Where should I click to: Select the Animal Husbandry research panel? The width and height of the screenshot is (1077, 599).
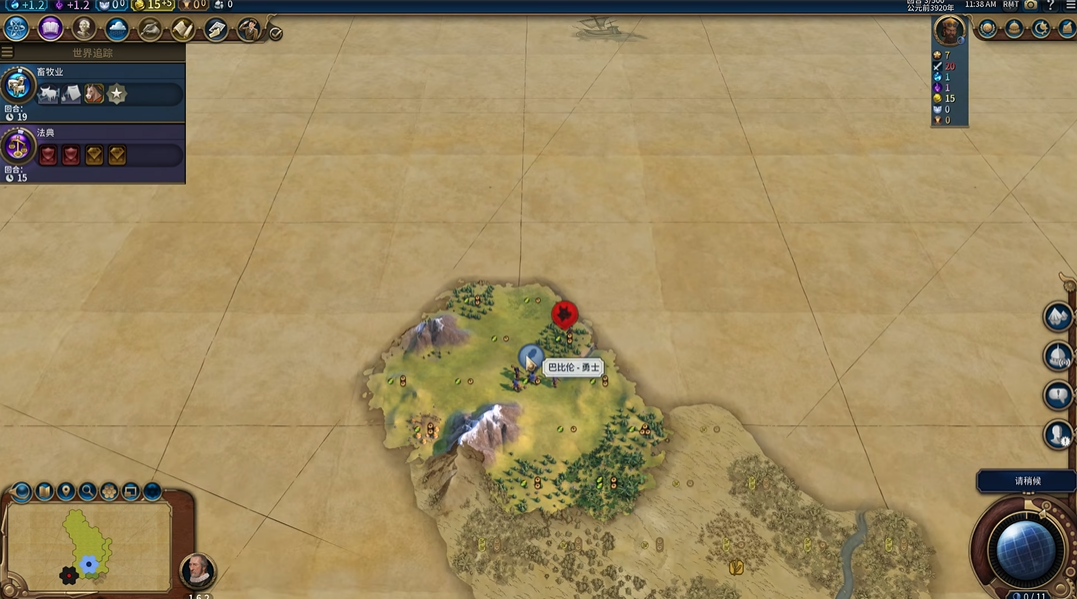click(x=93, y=87)
